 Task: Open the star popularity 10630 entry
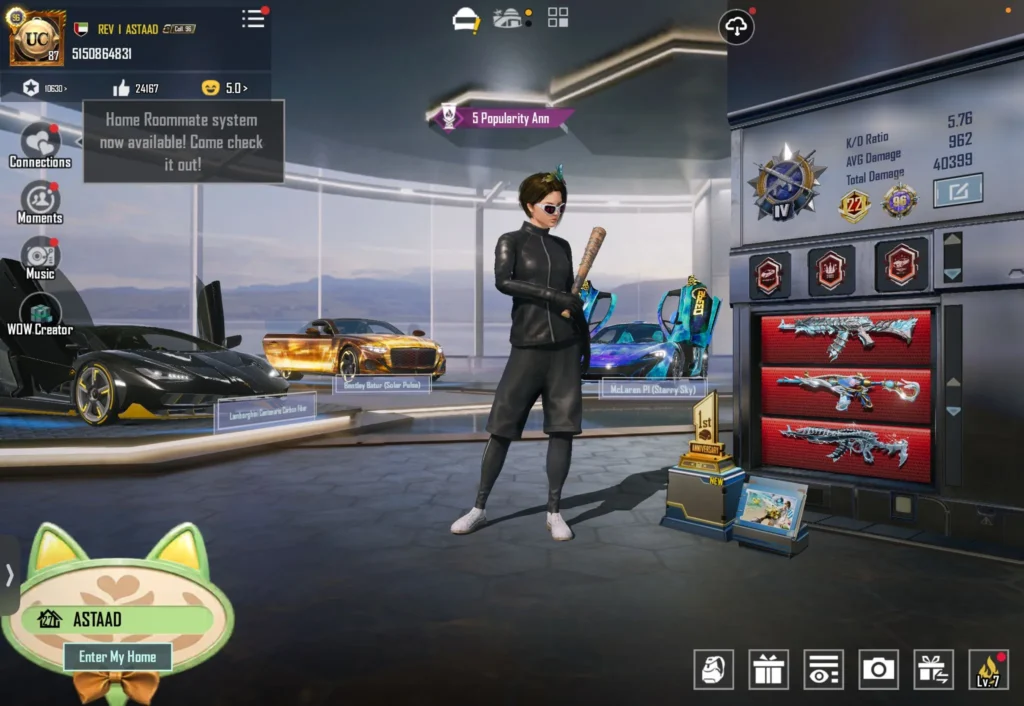pos(45,88)
